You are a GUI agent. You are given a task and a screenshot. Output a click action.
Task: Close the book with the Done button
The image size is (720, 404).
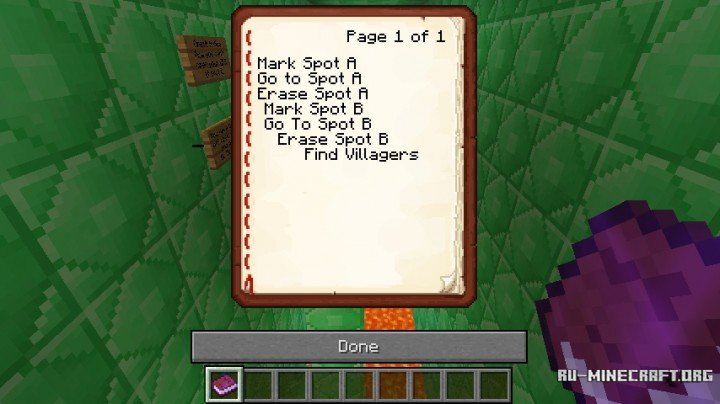[358, 347]
